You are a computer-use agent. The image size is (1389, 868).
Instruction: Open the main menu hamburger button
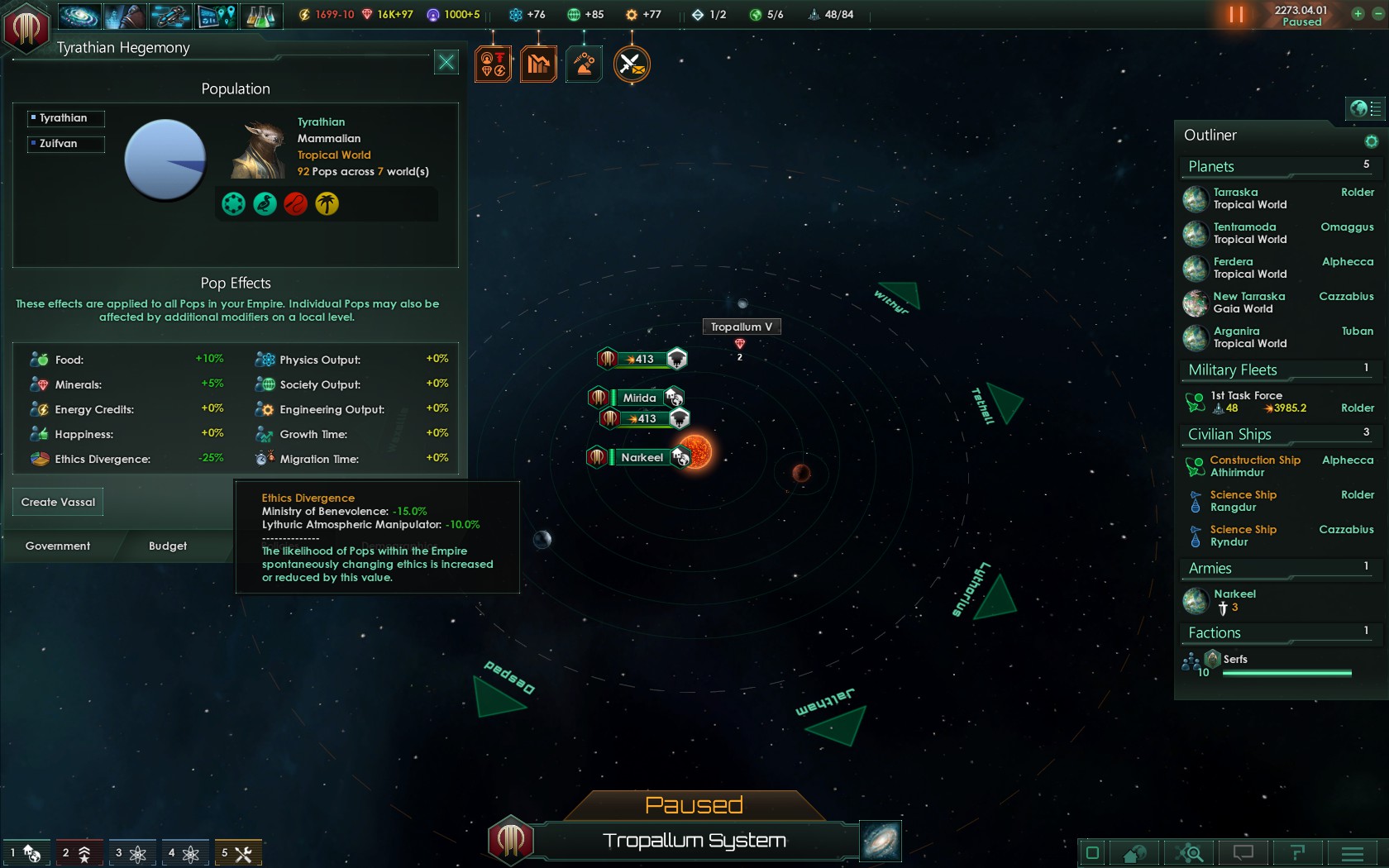(1353, 852)
